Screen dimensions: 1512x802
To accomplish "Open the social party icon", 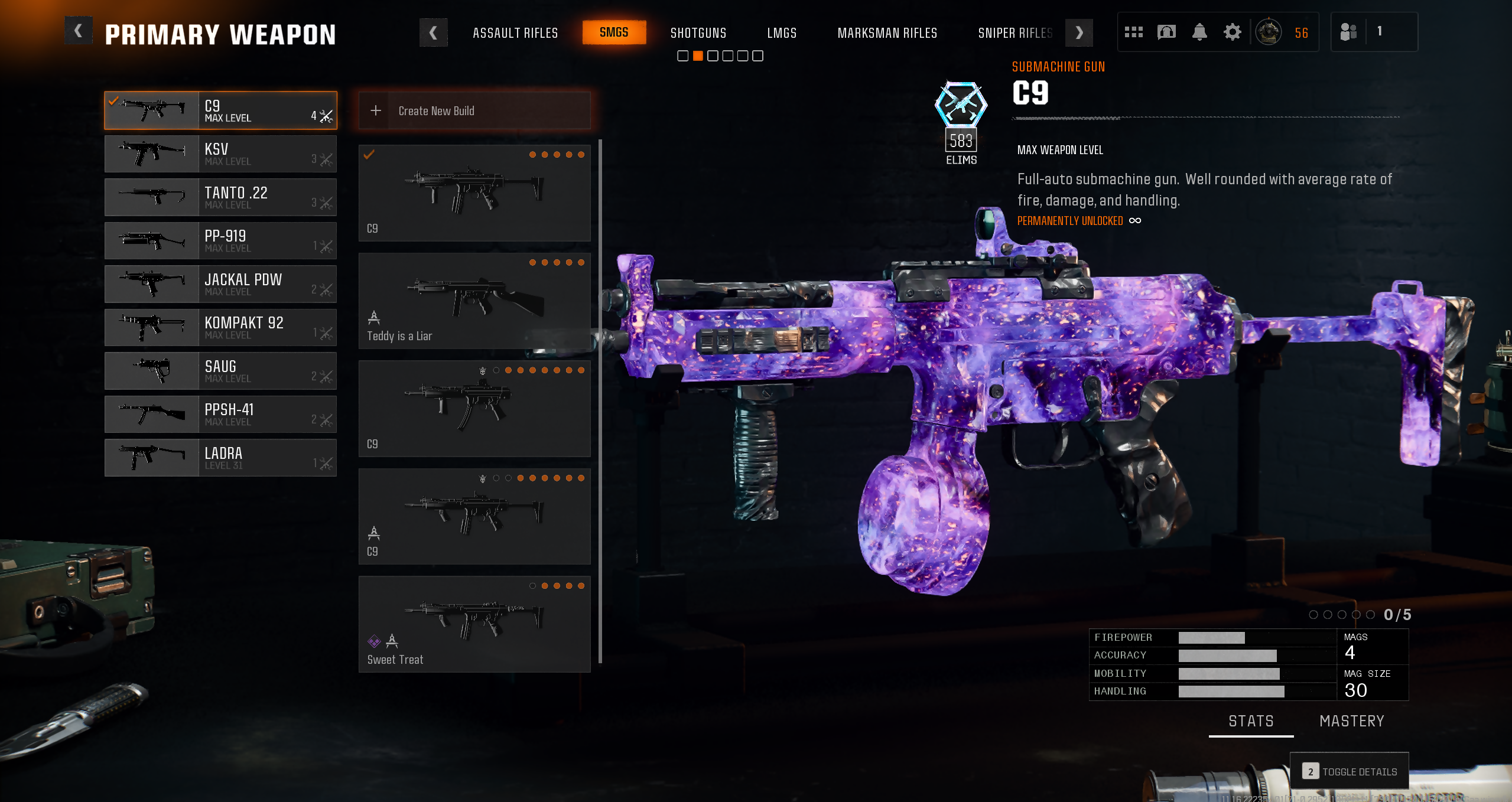I will [x=1348, y=32].
